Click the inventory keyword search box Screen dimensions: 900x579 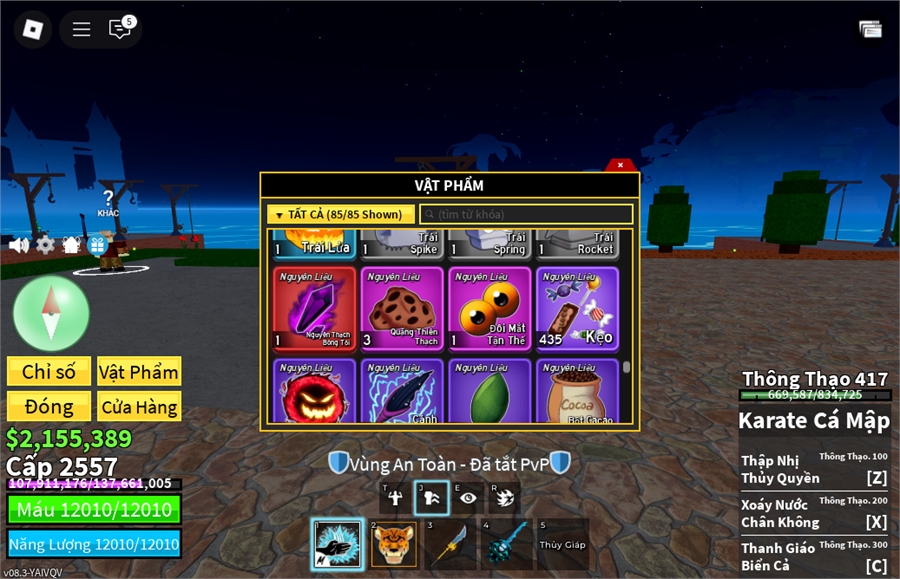(x=526, y=214)
